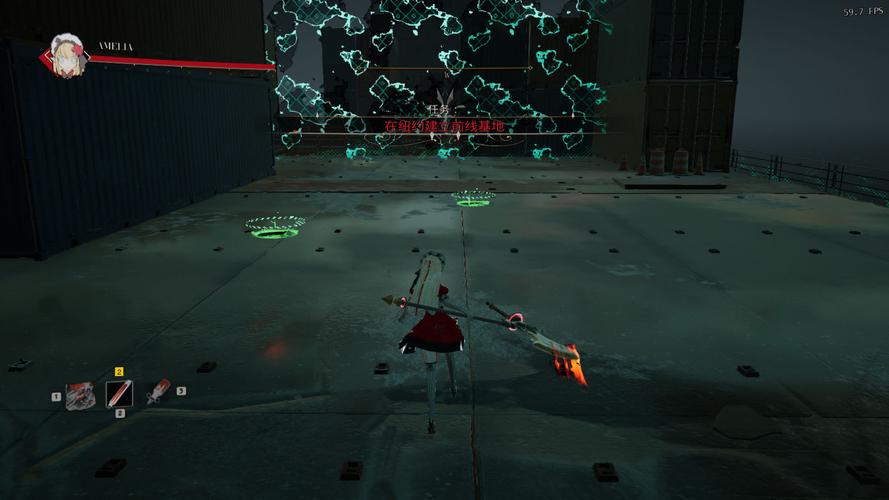This screenshot has height=500, width=889.
Task: Click Amelia's character portrait
Action: point(68,57)
